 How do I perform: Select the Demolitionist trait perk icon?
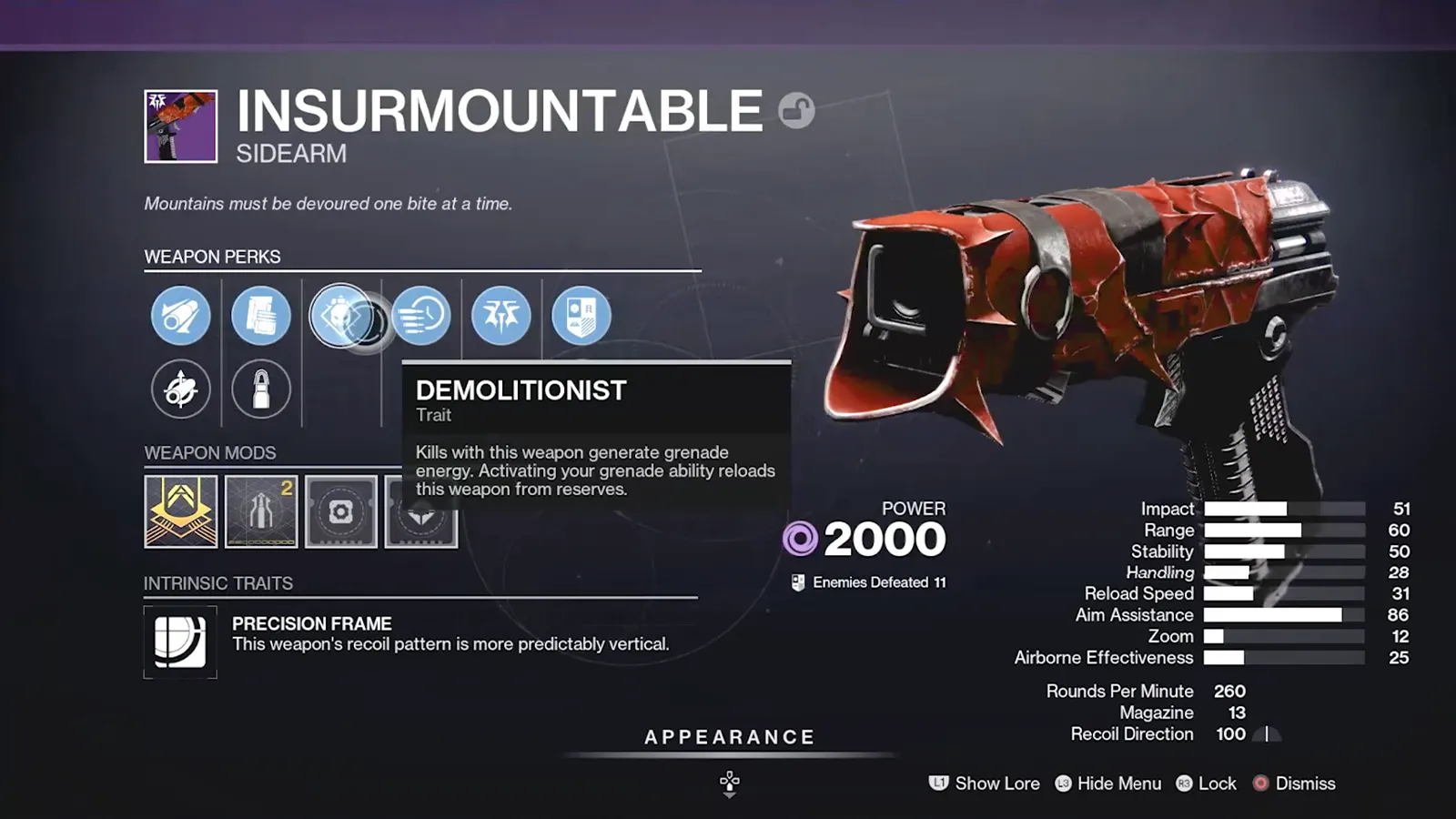341,314
